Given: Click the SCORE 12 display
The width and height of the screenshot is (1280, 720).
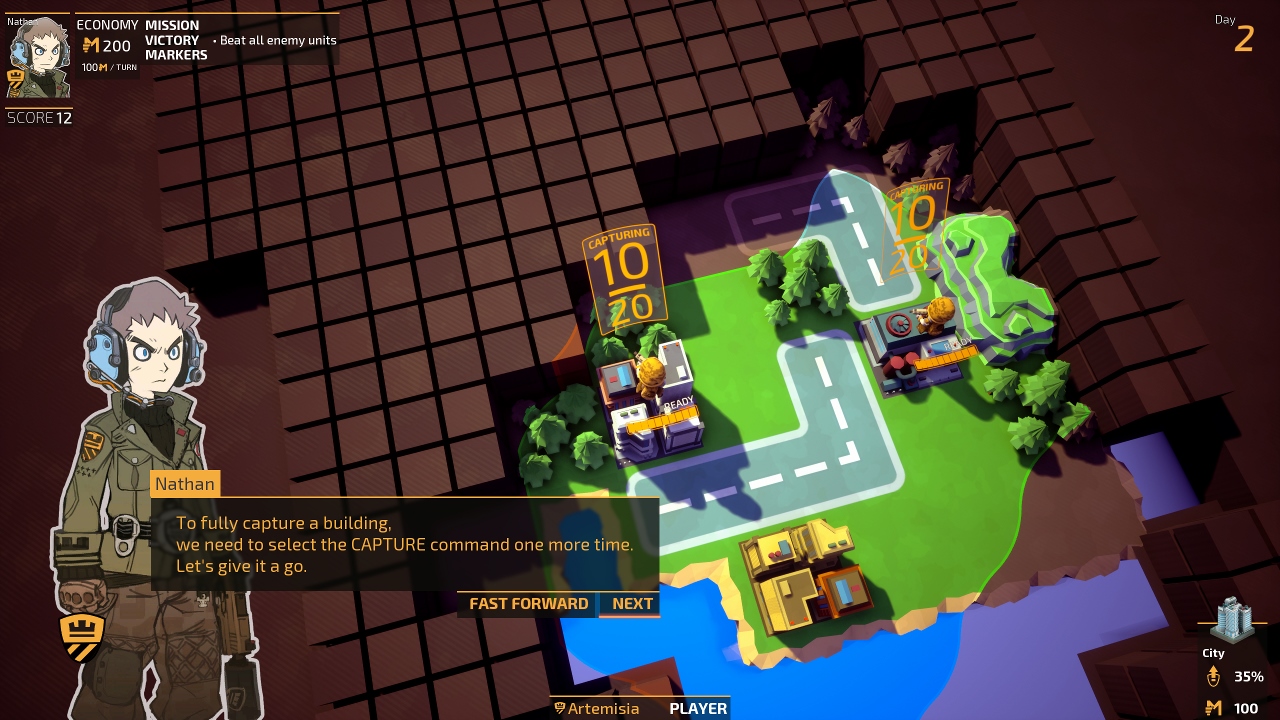Looking at the screenshot, I should (x=38, y=117).
